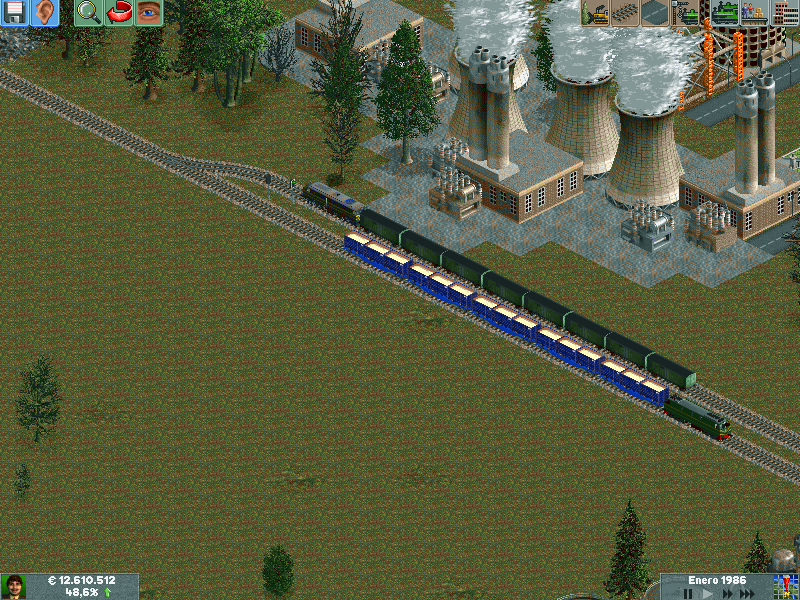
Task: Open the green locomotive vehicle list
Action: click(x=724, y=13)
